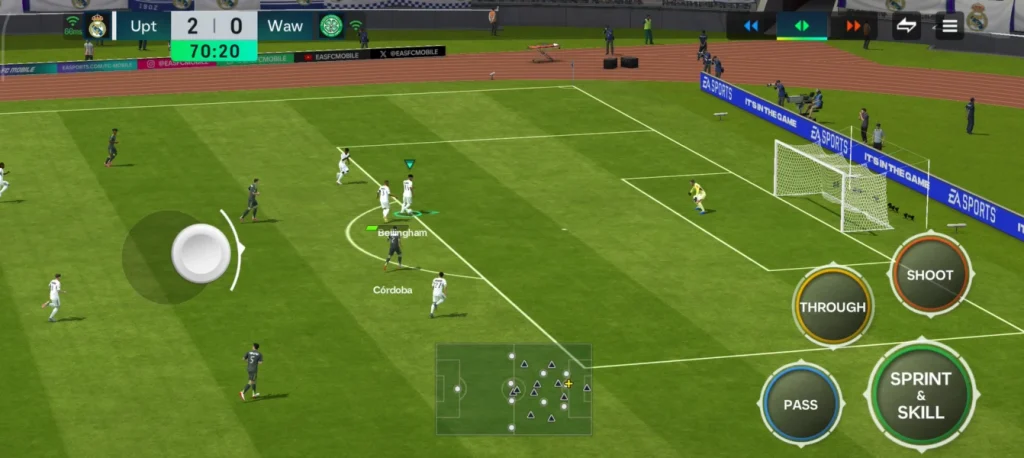
Task: Tap the PASS button
Action: (x=800, y=404)
